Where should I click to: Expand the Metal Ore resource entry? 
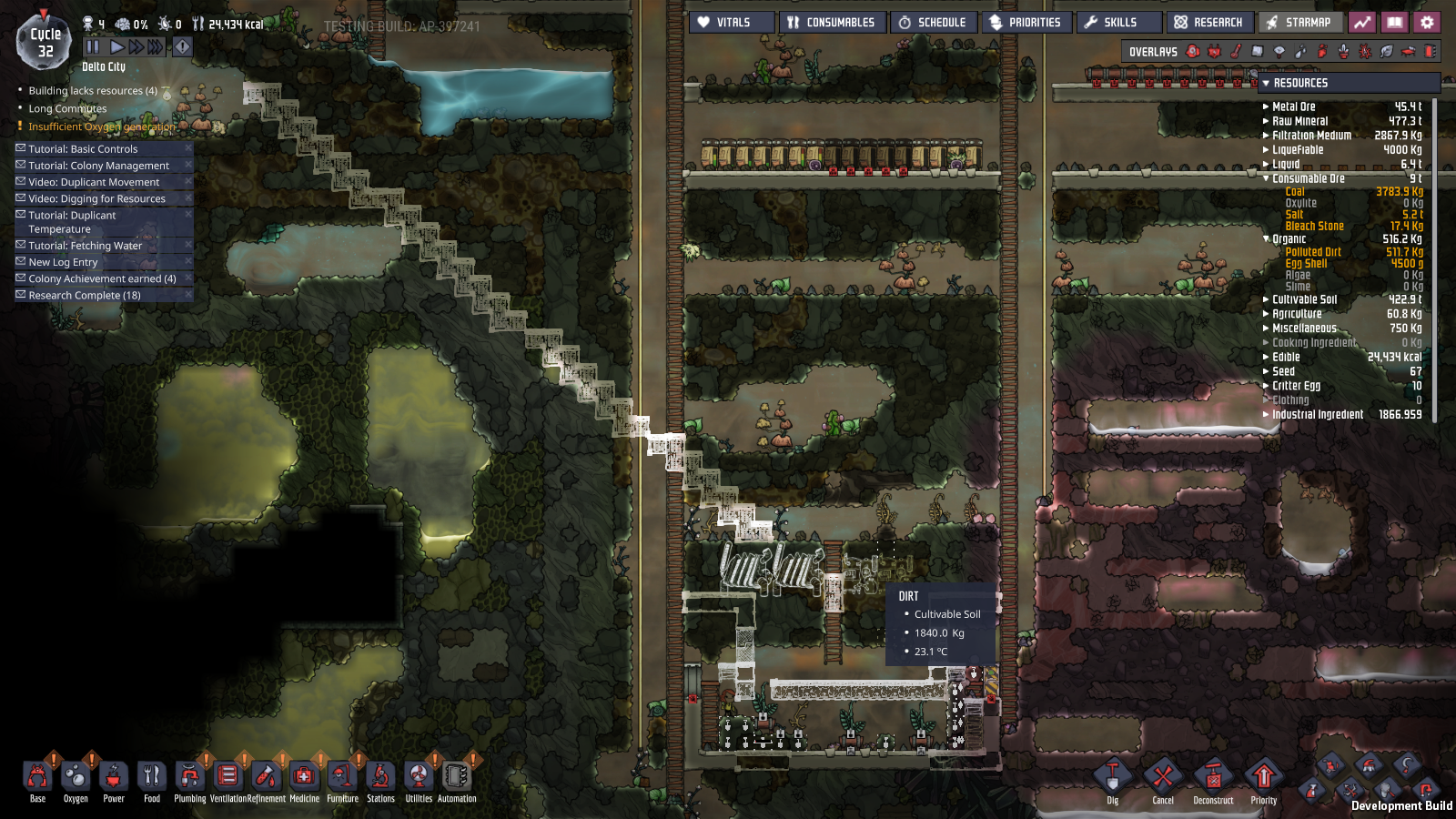pos(1268,106)
